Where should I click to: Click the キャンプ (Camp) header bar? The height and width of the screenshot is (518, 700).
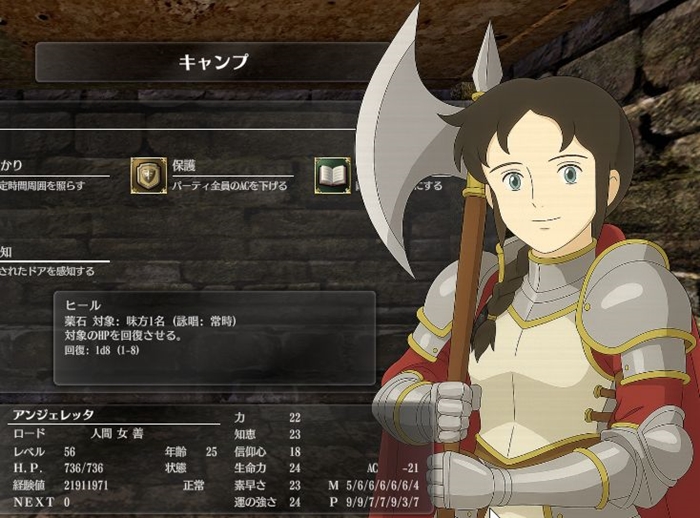[212, 62]
